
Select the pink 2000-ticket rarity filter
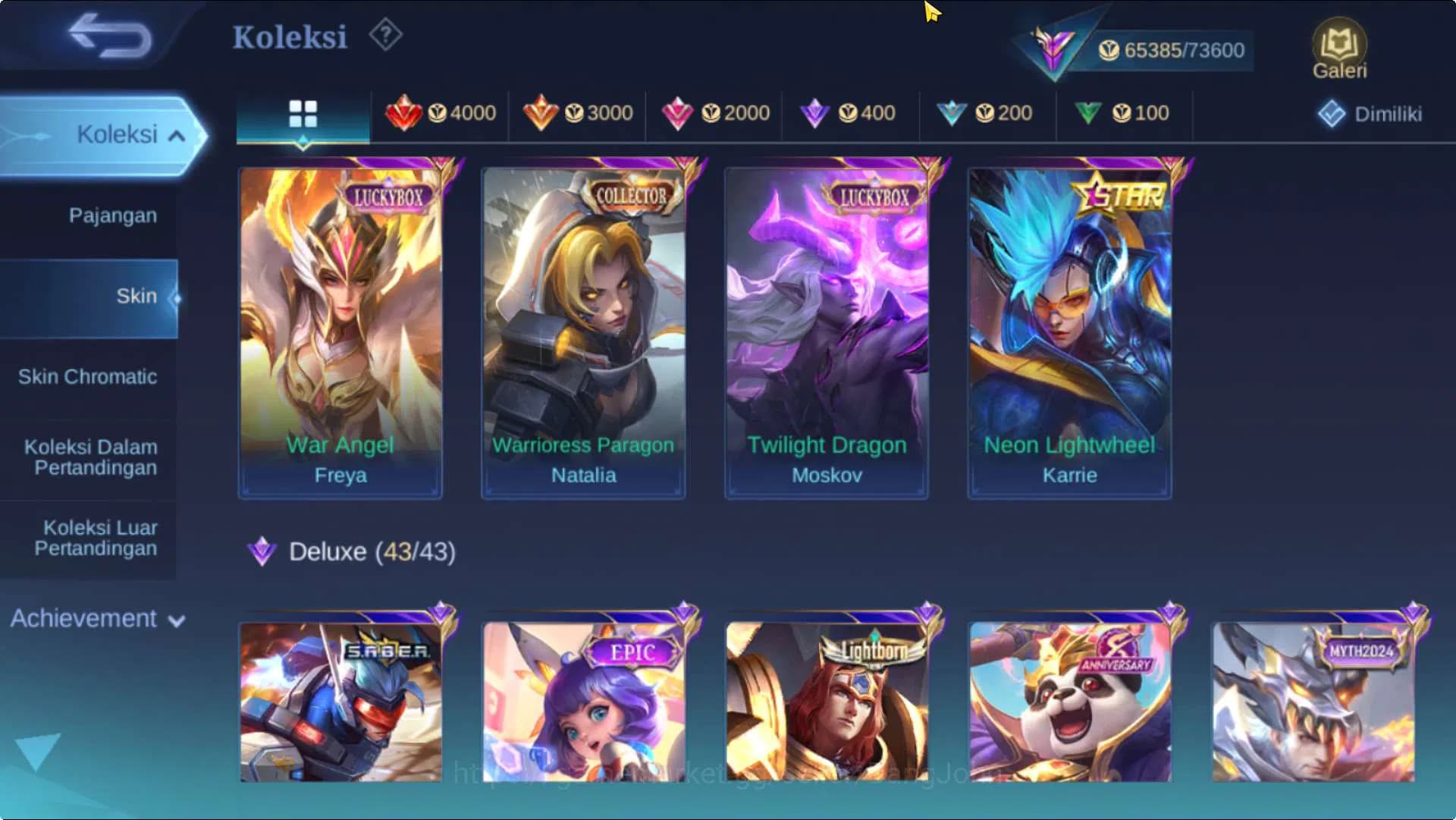tap(679, 112)
